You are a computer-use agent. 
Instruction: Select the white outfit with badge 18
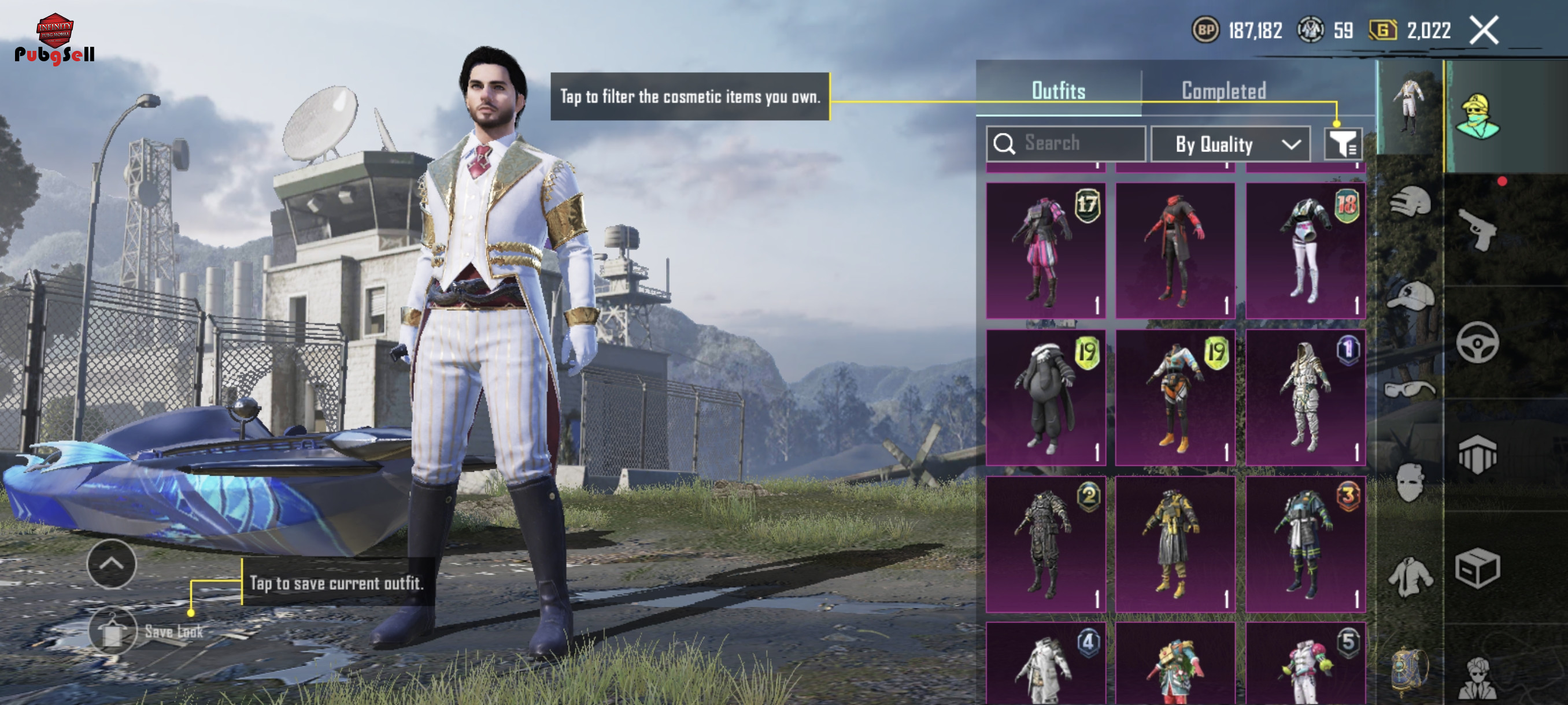point(1305,251)
